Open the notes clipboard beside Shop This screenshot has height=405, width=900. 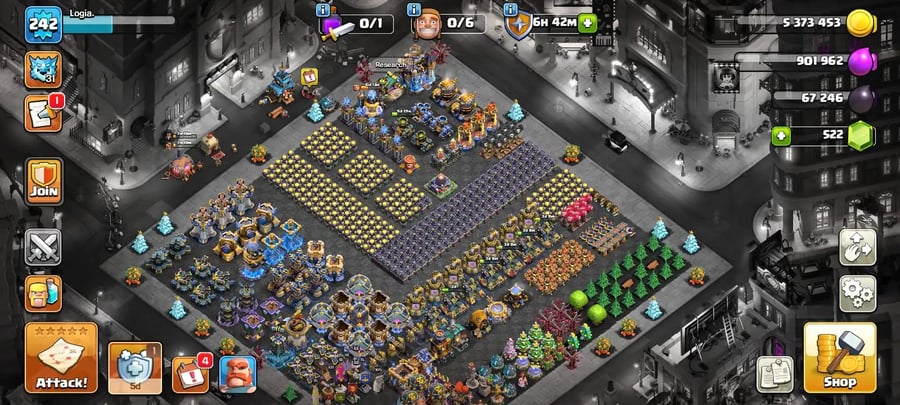(775, 373)
